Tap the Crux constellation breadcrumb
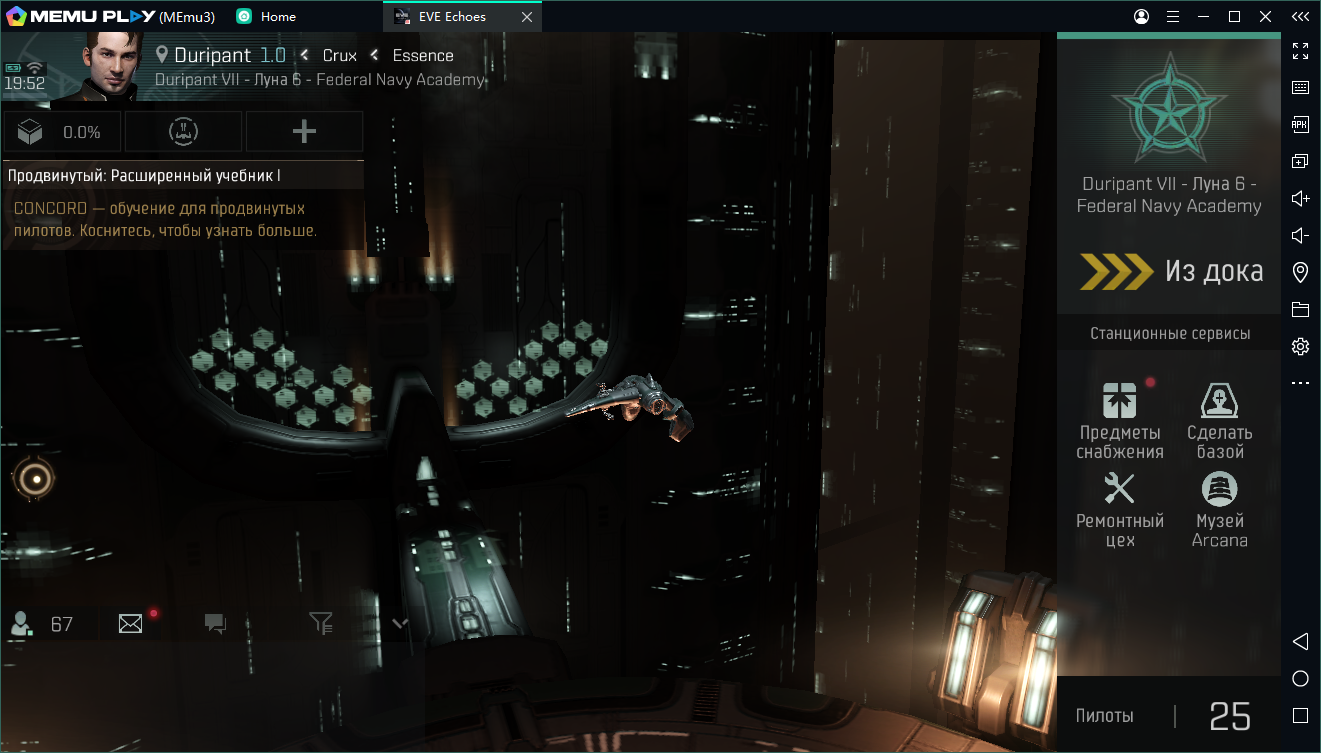This screenshot has height=753, width=1321. tap(339, 55)
